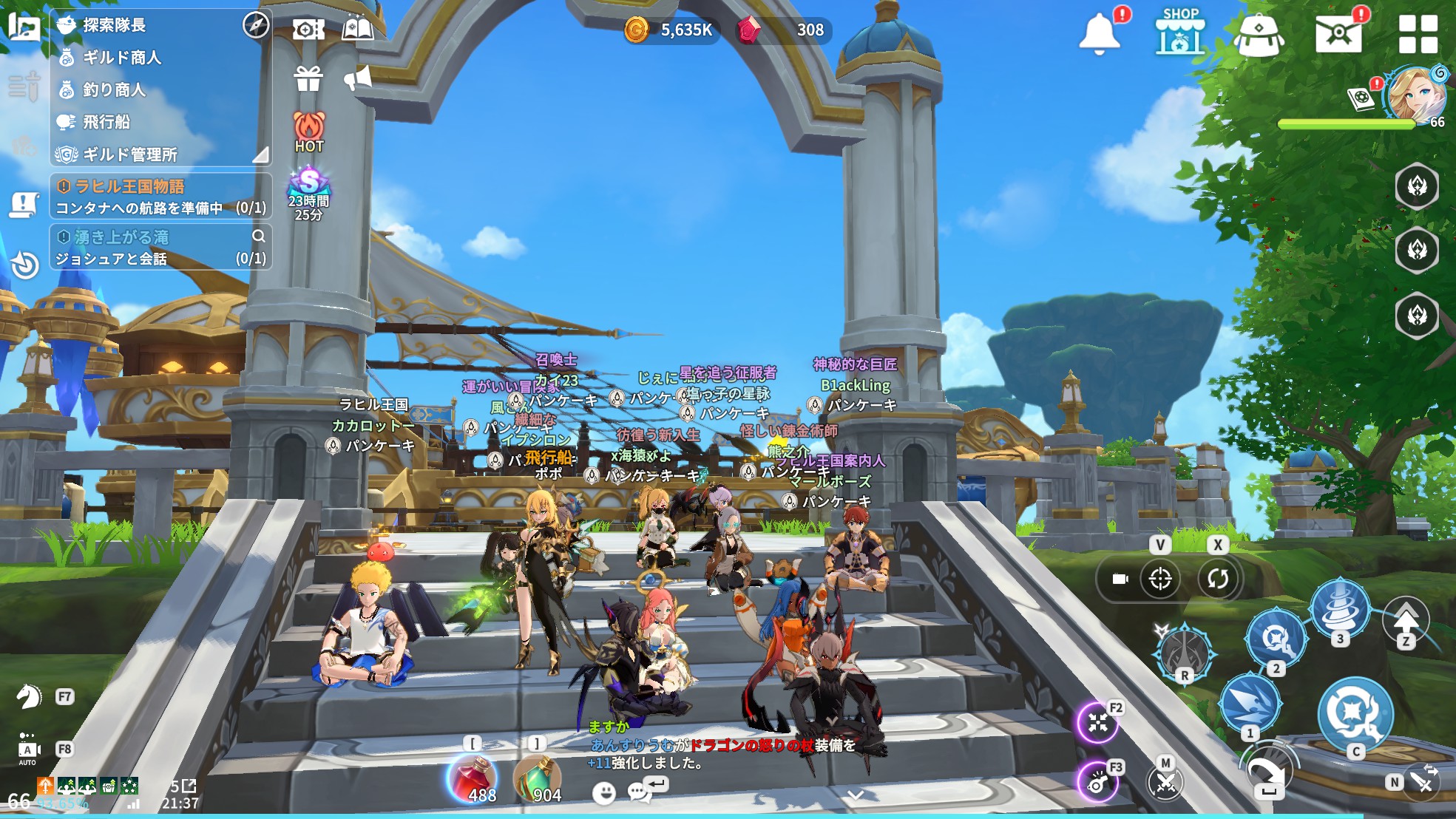Use the green potion slot
The width and height of the screenshot is (1456, 819).
pos(538,779)
